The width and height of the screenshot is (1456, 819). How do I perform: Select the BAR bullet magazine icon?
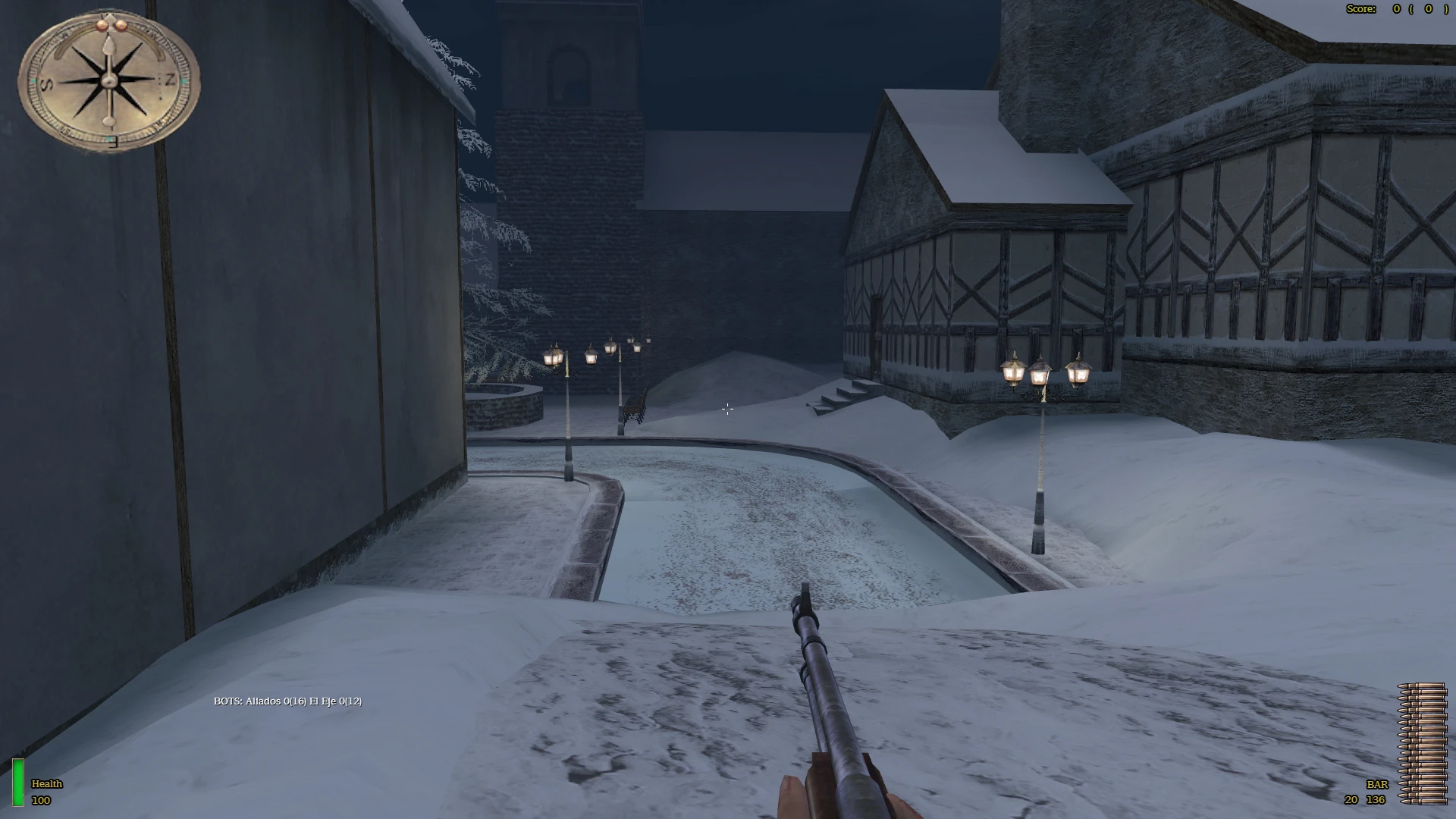(x=1422, y=743)
